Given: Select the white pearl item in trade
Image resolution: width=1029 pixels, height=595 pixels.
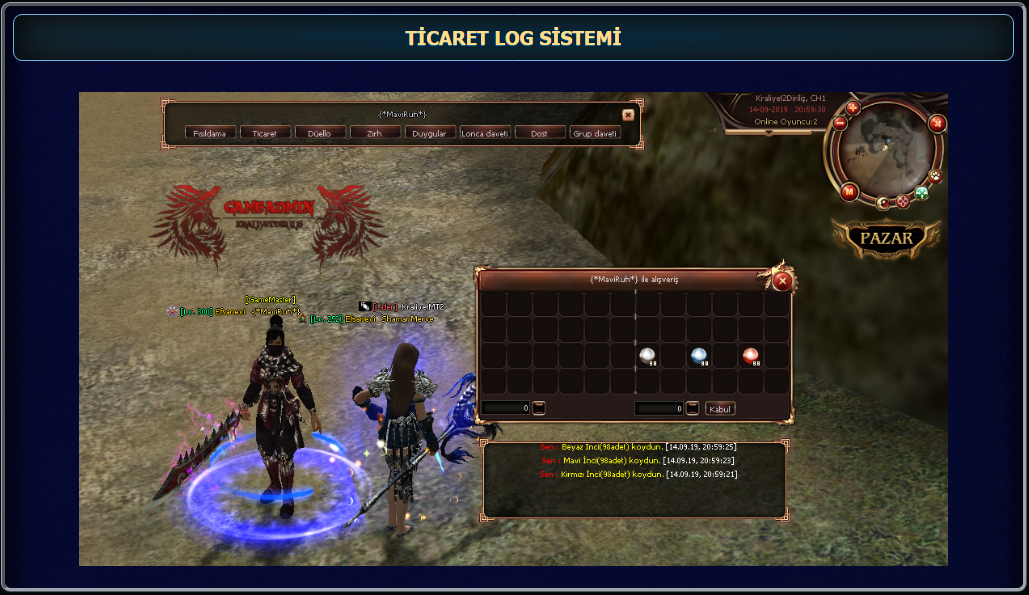Looking at the screenshot, I should (647, 355).
